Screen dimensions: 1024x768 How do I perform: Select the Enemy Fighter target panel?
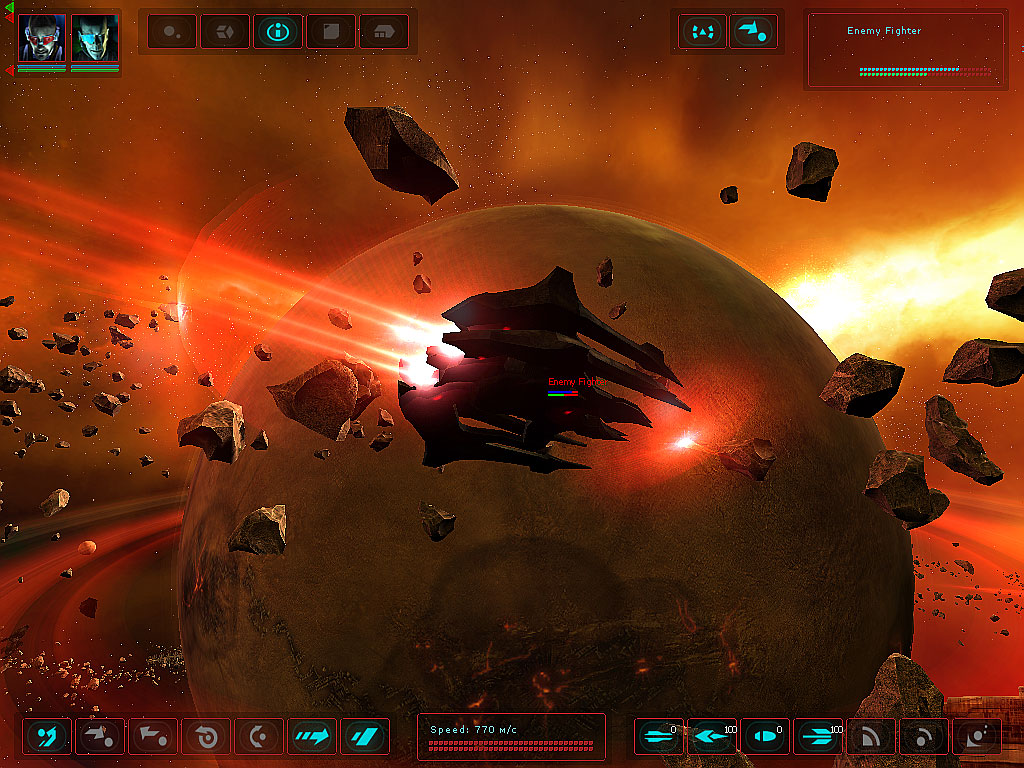coord(905,51)
